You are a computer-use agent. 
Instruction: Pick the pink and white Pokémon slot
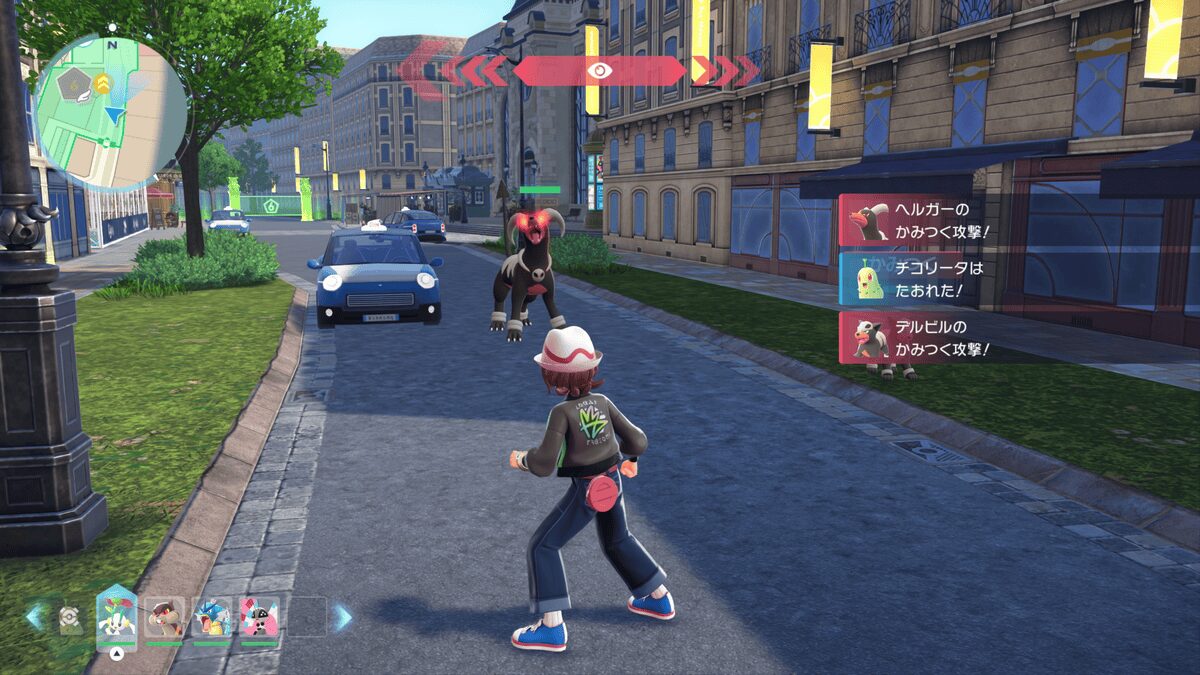(259, 617)
